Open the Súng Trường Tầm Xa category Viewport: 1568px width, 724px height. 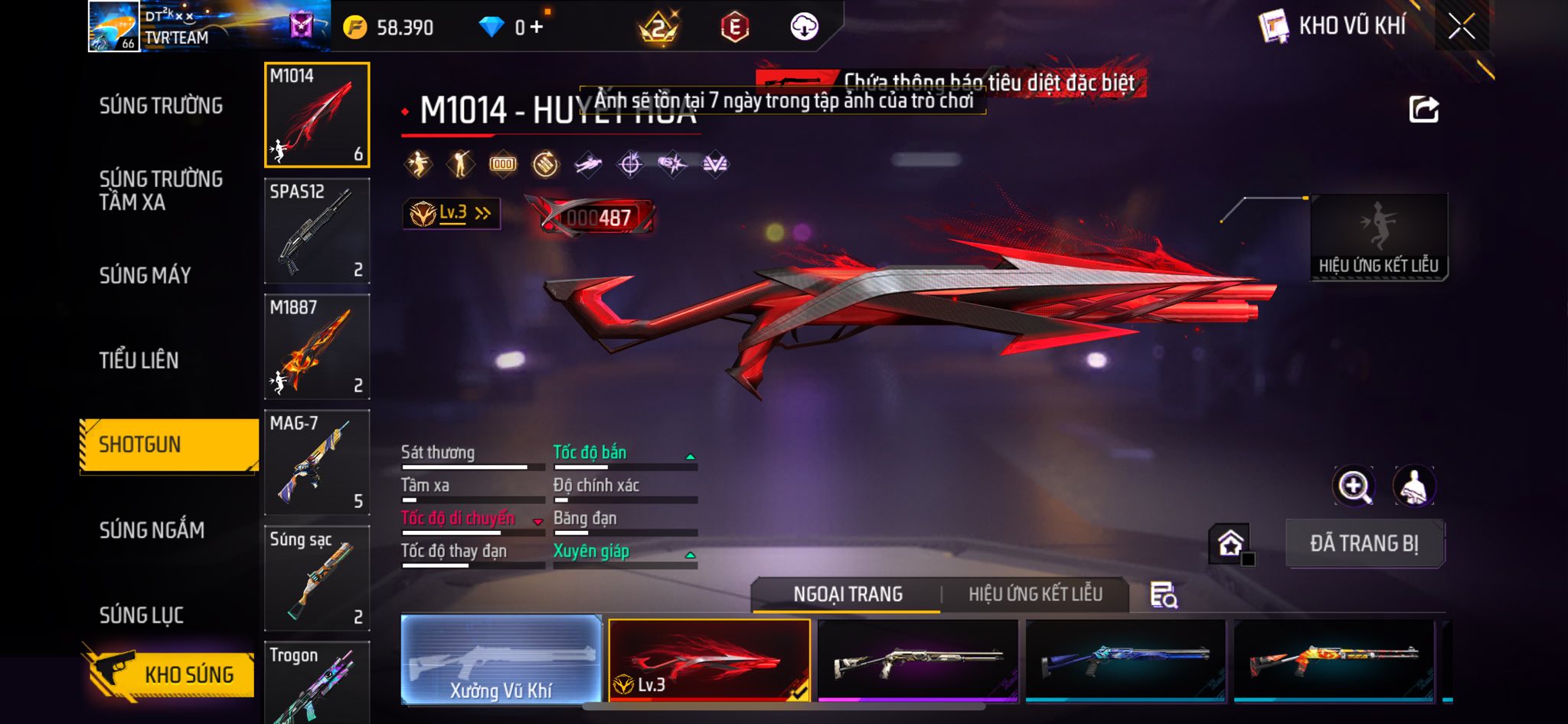(x=161, y=190)
